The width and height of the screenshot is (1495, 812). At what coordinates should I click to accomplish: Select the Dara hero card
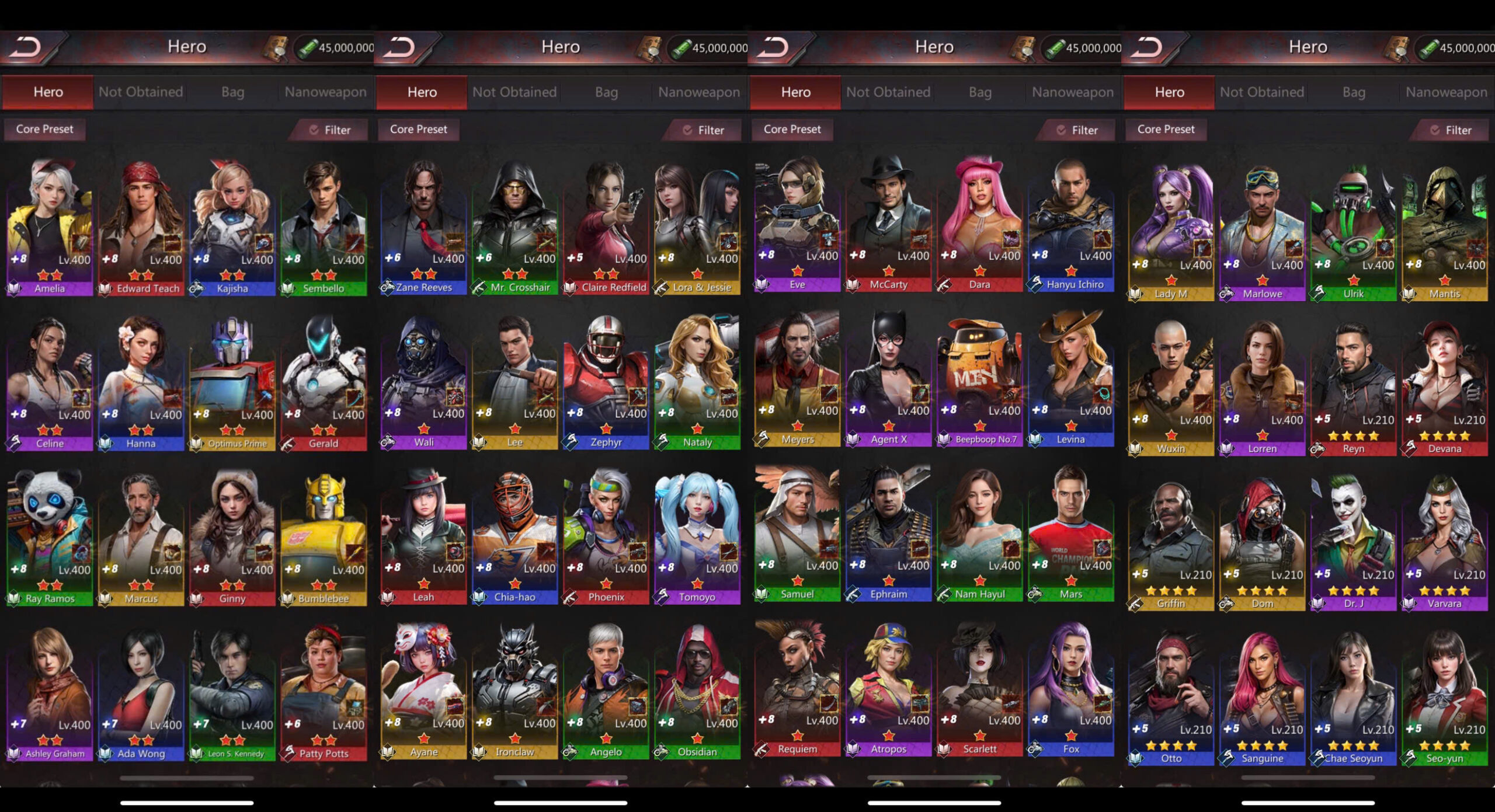click(x=979, y=224)
